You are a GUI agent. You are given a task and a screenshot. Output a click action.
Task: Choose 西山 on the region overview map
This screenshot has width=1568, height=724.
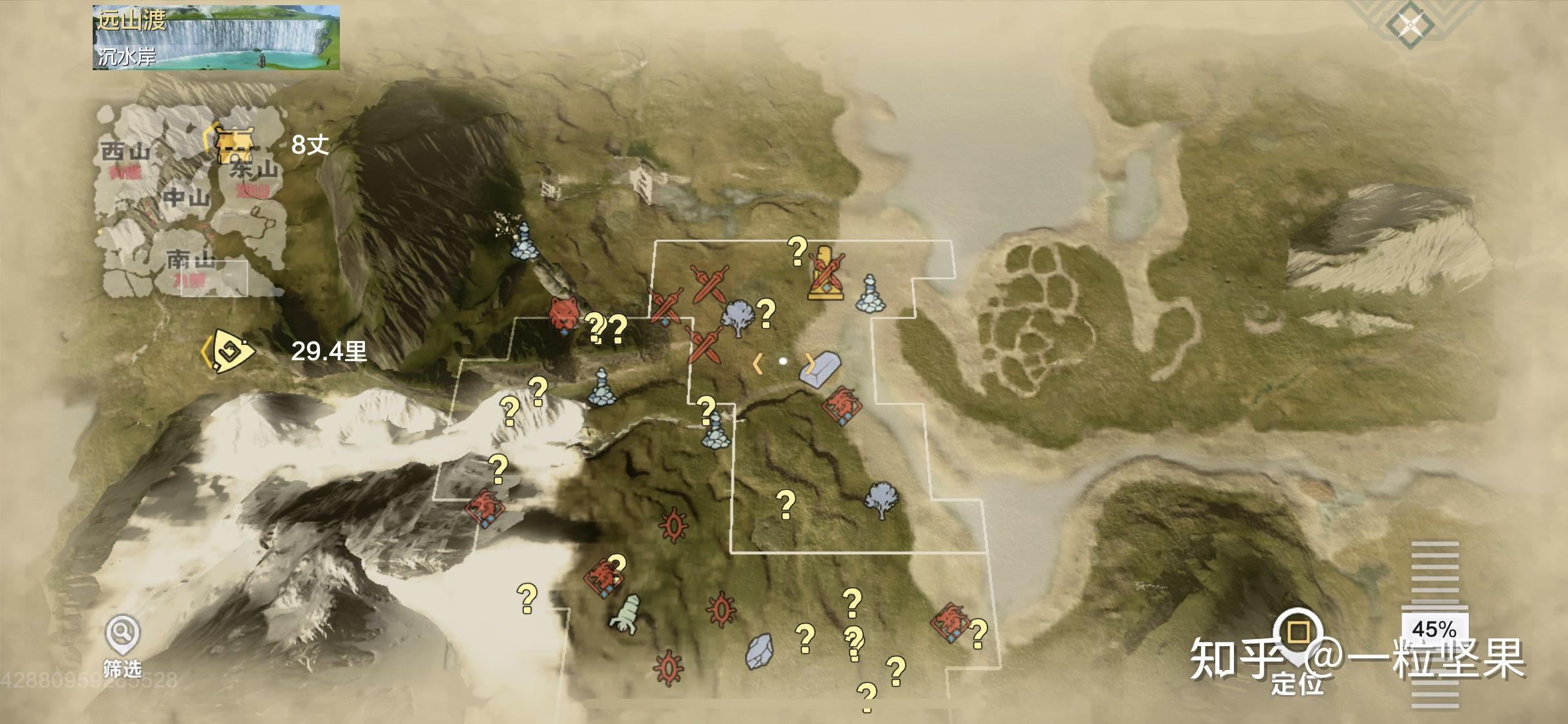125,153
